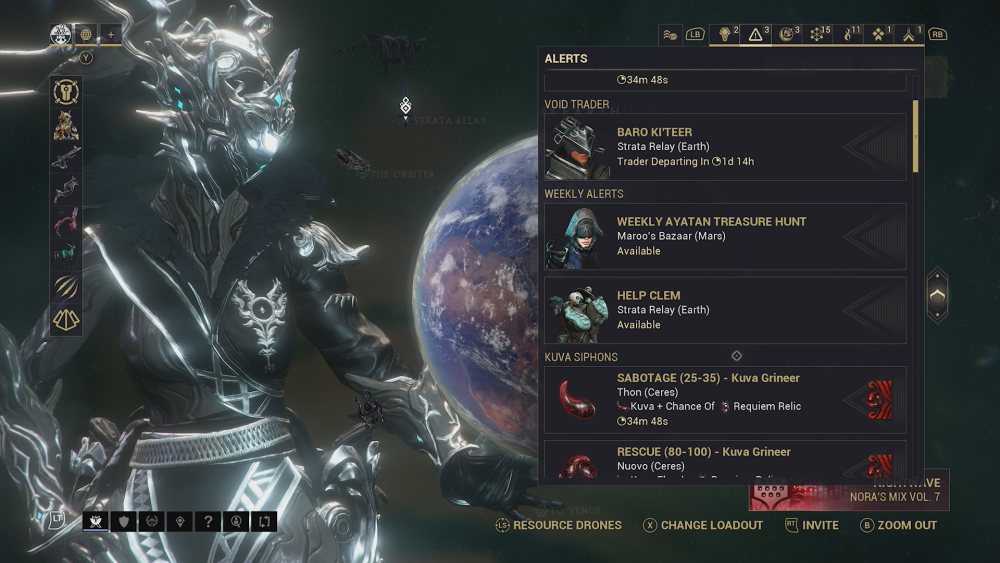Add squad member with plus button
This screenshot has width=1000, height=563.
[x=111, y=34]
